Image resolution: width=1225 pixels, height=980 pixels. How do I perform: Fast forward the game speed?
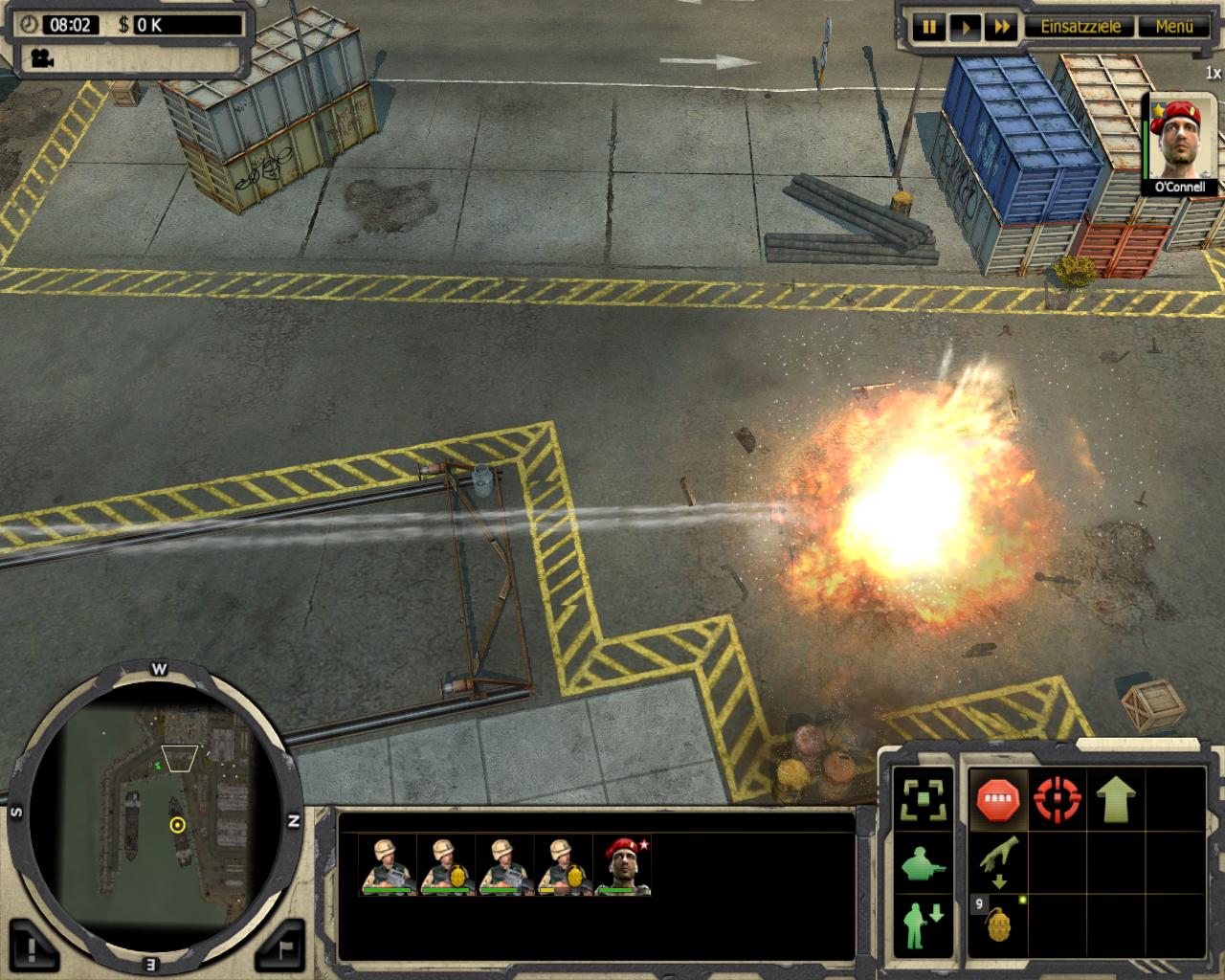tap(1003, 28)
